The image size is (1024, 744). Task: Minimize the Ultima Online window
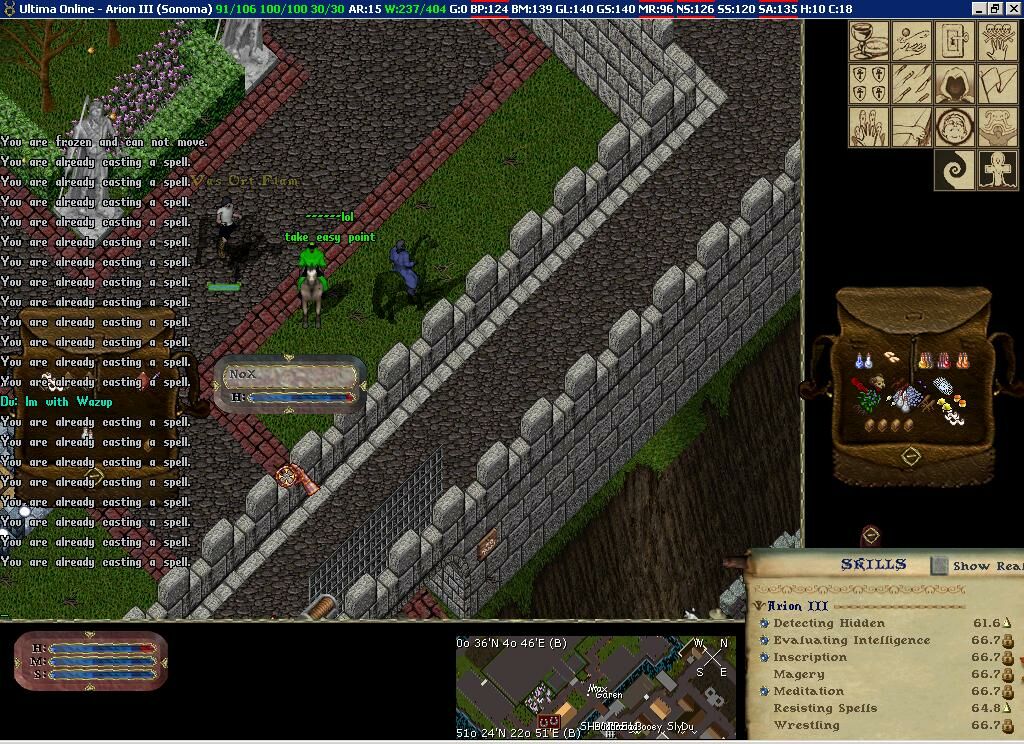[979, 8]
